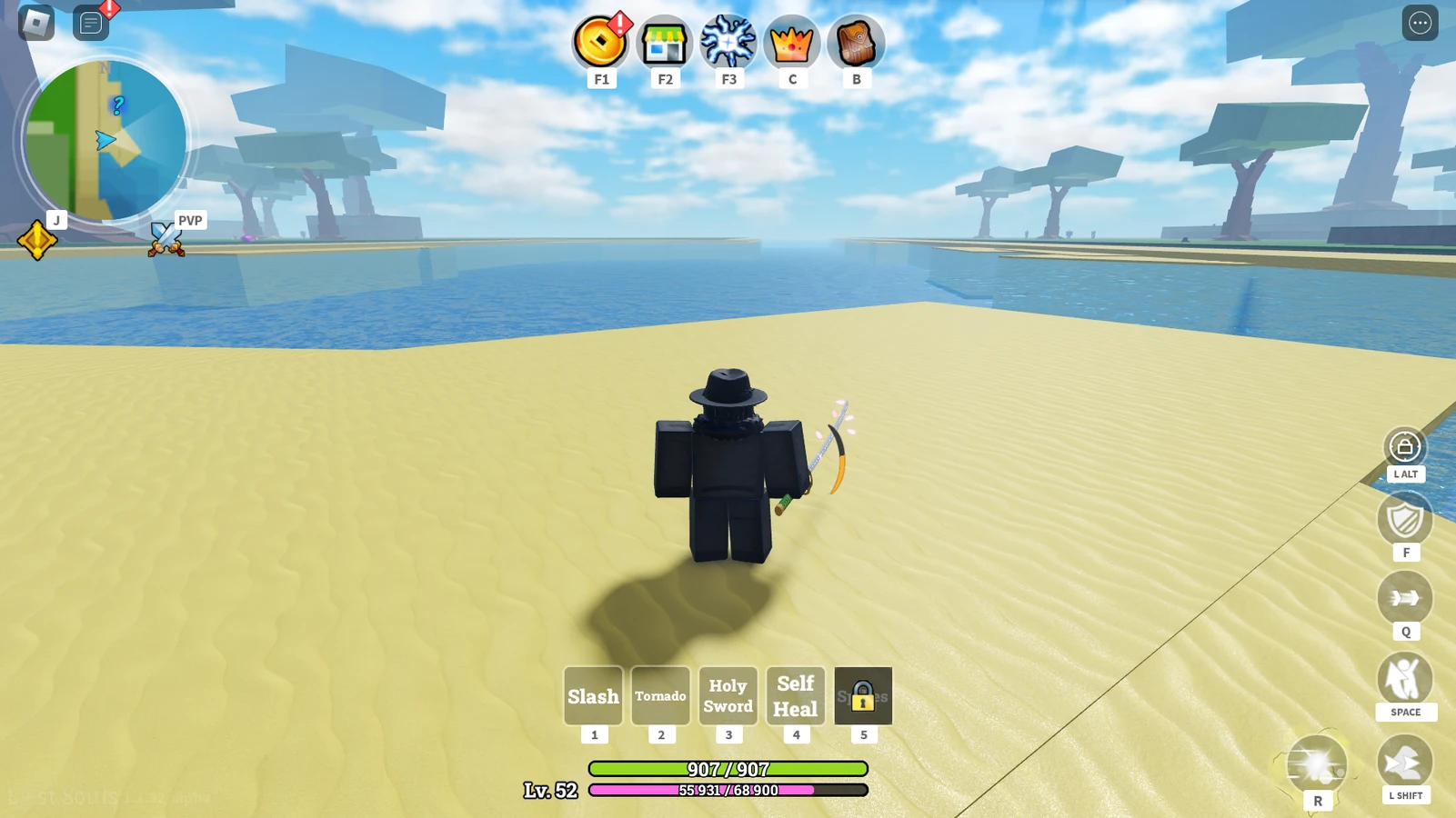Activate the Self Heal skill in slot 4
Image resolution: width=1456 pixels, height=818 pixels.
click(795, 695)
